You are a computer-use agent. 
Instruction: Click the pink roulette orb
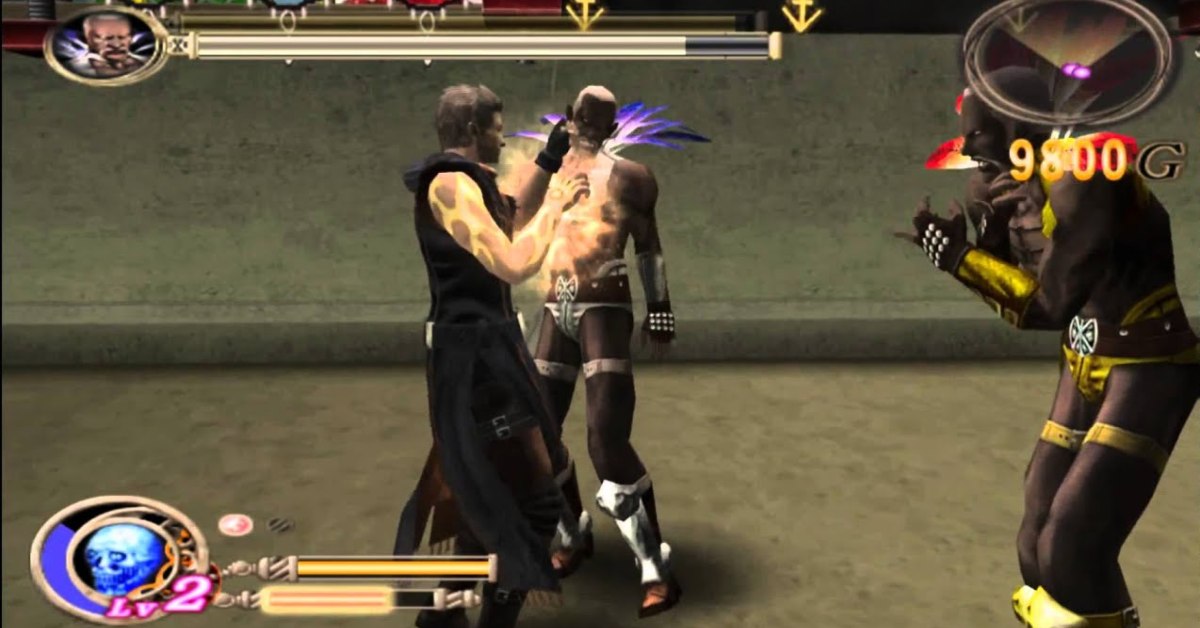point(236,525)
